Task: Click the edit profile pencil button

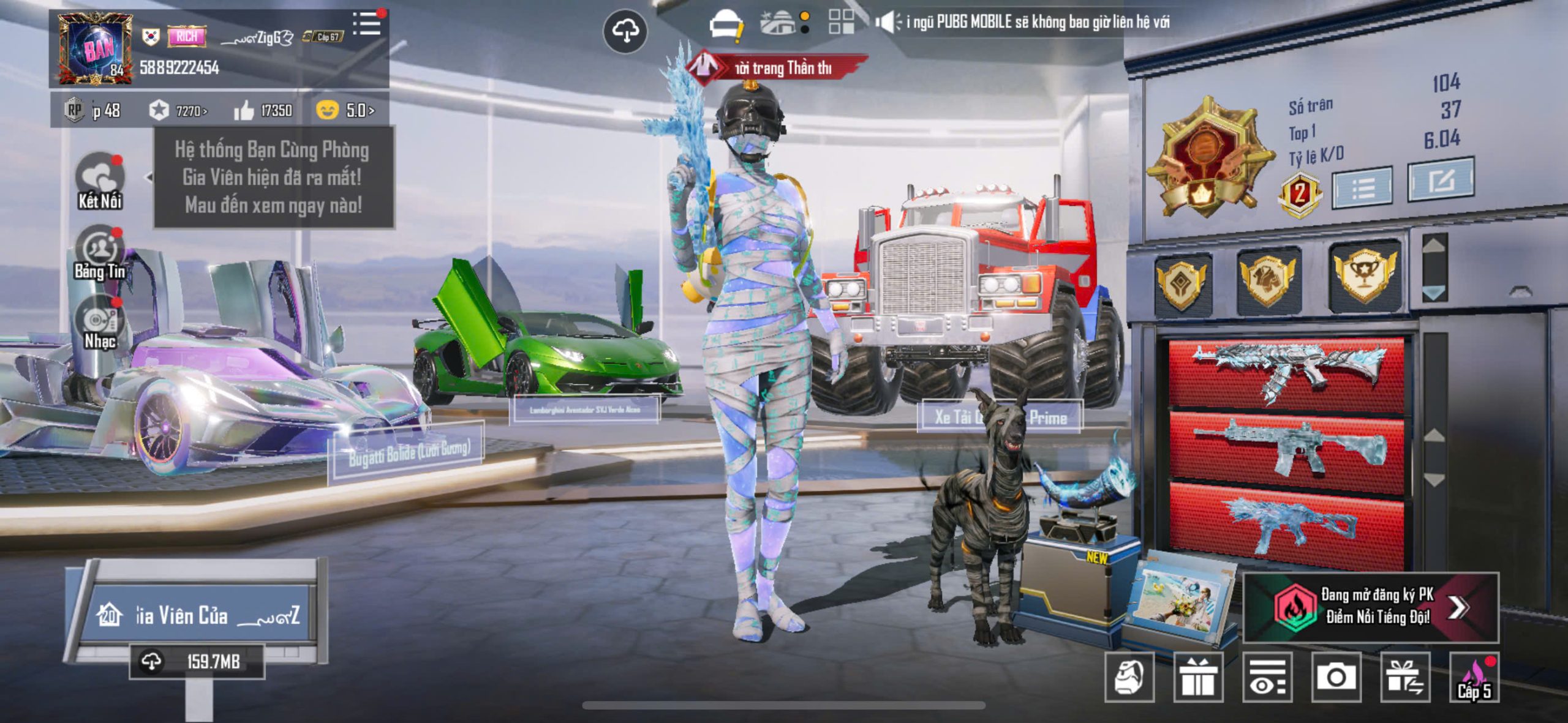Action: tap(1441, 180)
